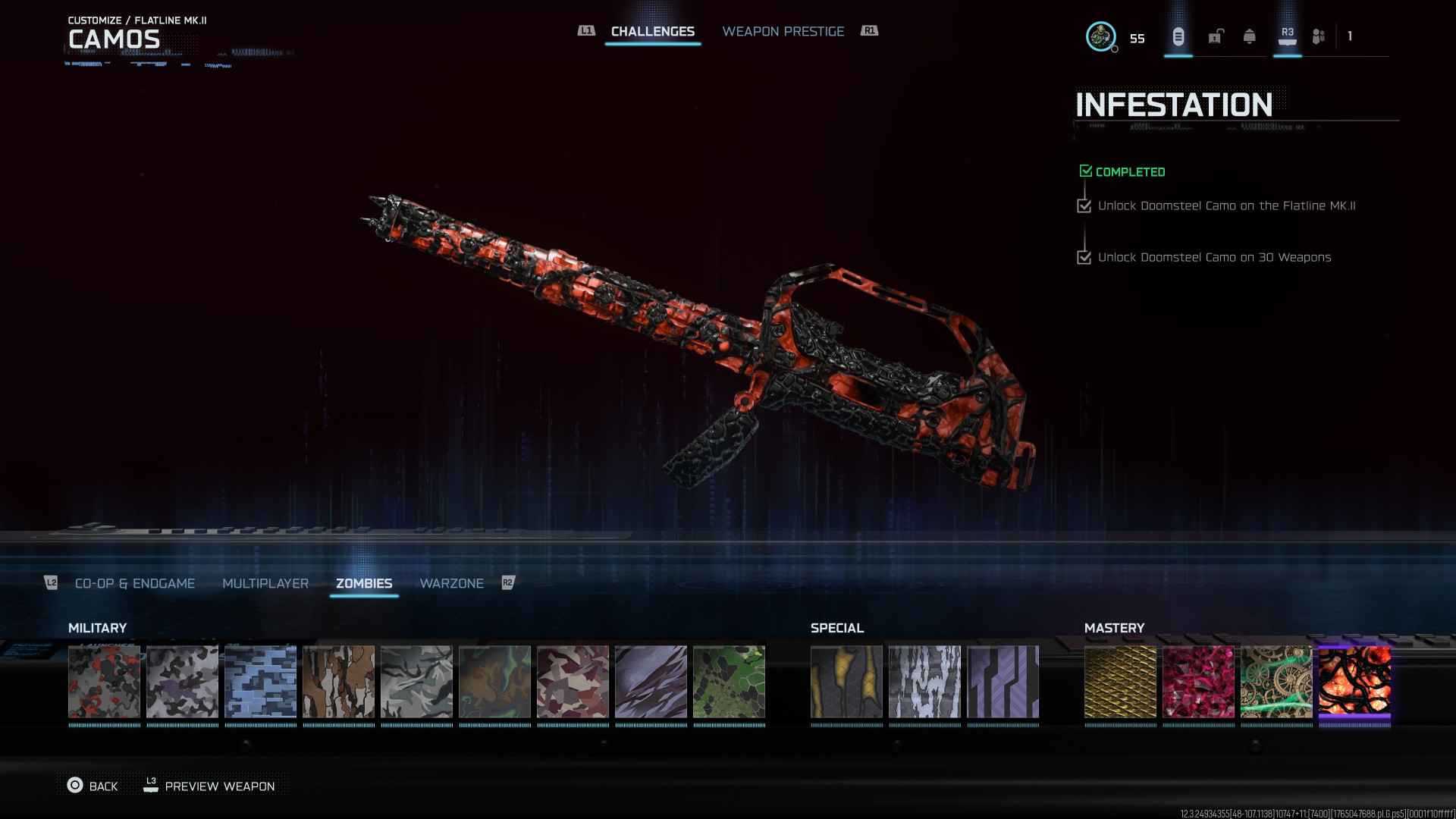This screenshot has height=819, width=1456.
Task: Switch to the Challenges tab
Action: [652, 32]
